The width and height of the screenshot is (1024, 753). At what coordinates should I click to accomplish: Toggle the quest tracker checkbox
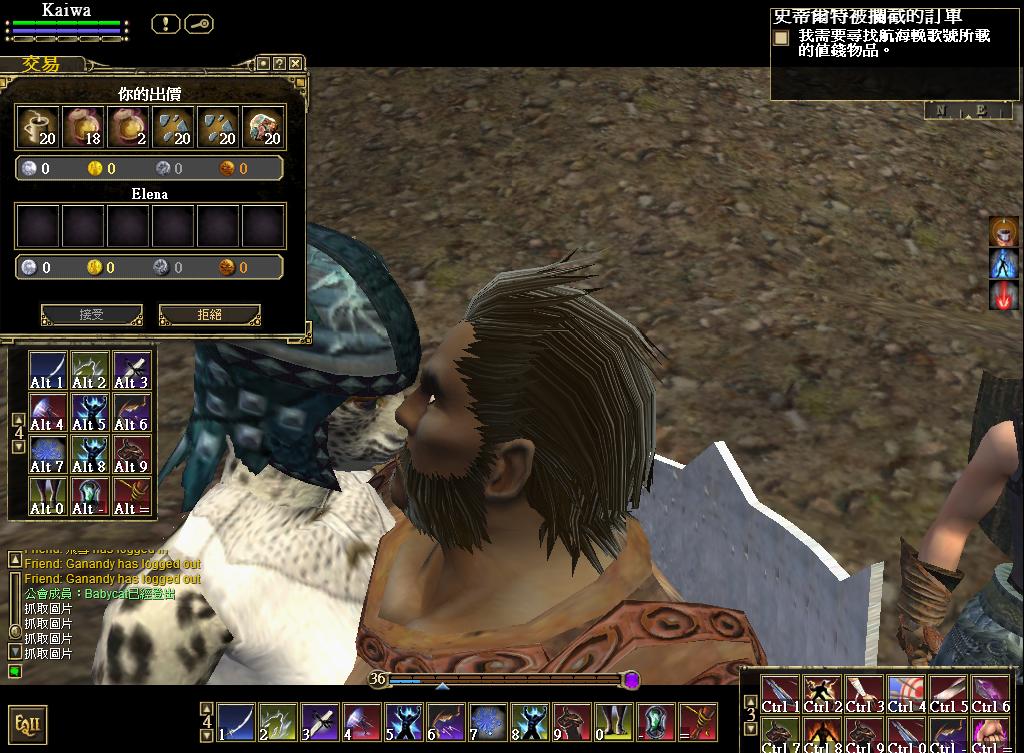click(781, 38)
